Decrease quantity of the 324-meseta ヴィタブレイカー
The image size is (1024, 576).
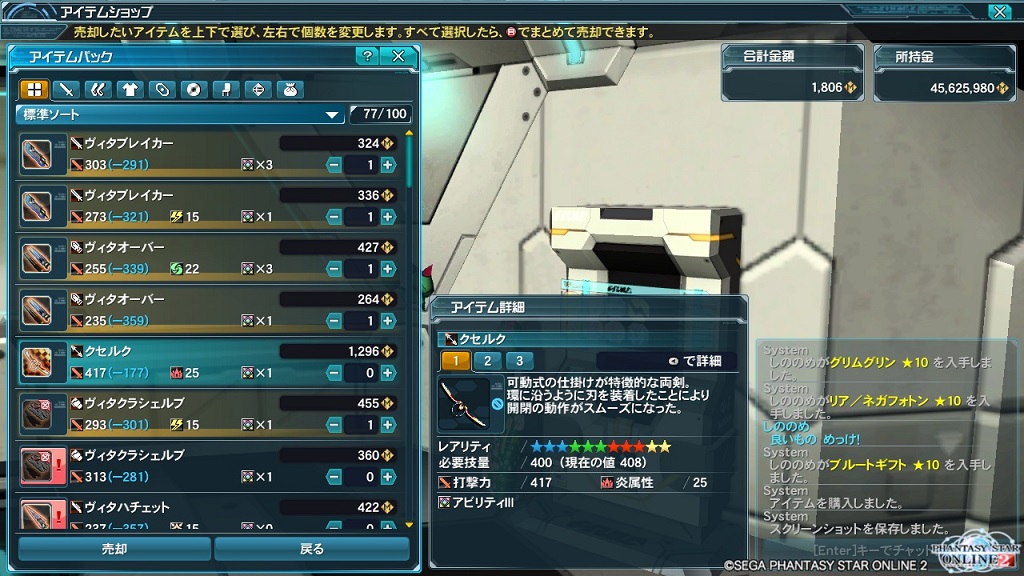334,165
